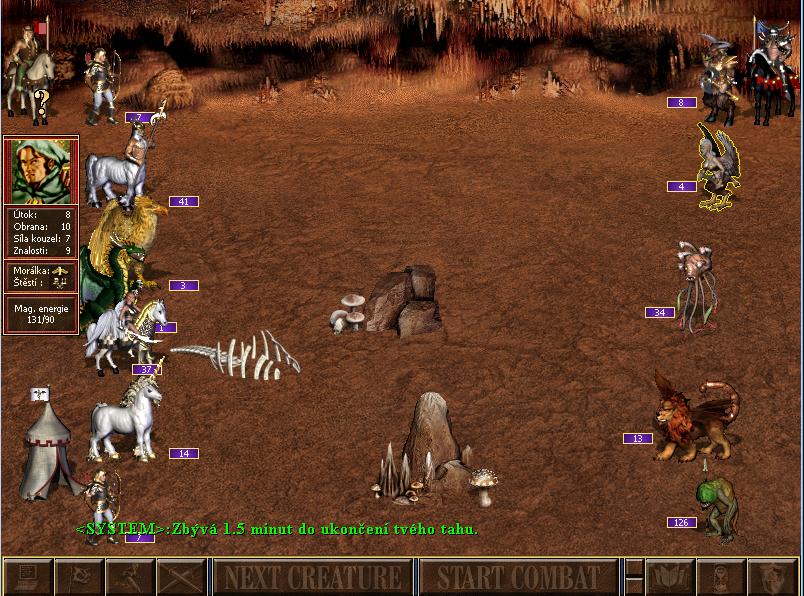Click the combat log scroll-down arrow
Image resolution: width=804 pixels, height=596 pixels.
point(633,587)
